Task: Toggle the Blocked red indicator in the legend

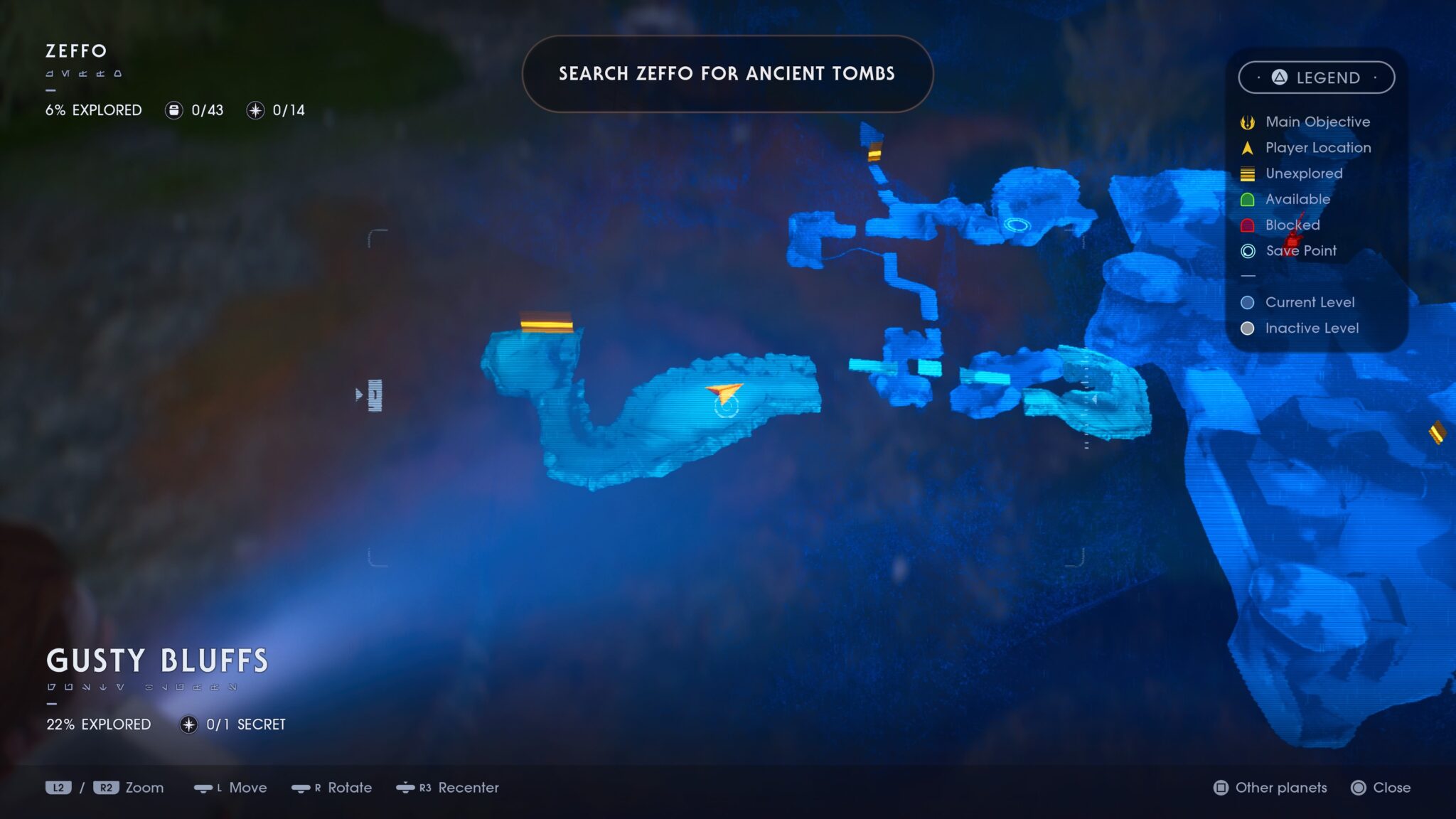Action: (1248, 225)
